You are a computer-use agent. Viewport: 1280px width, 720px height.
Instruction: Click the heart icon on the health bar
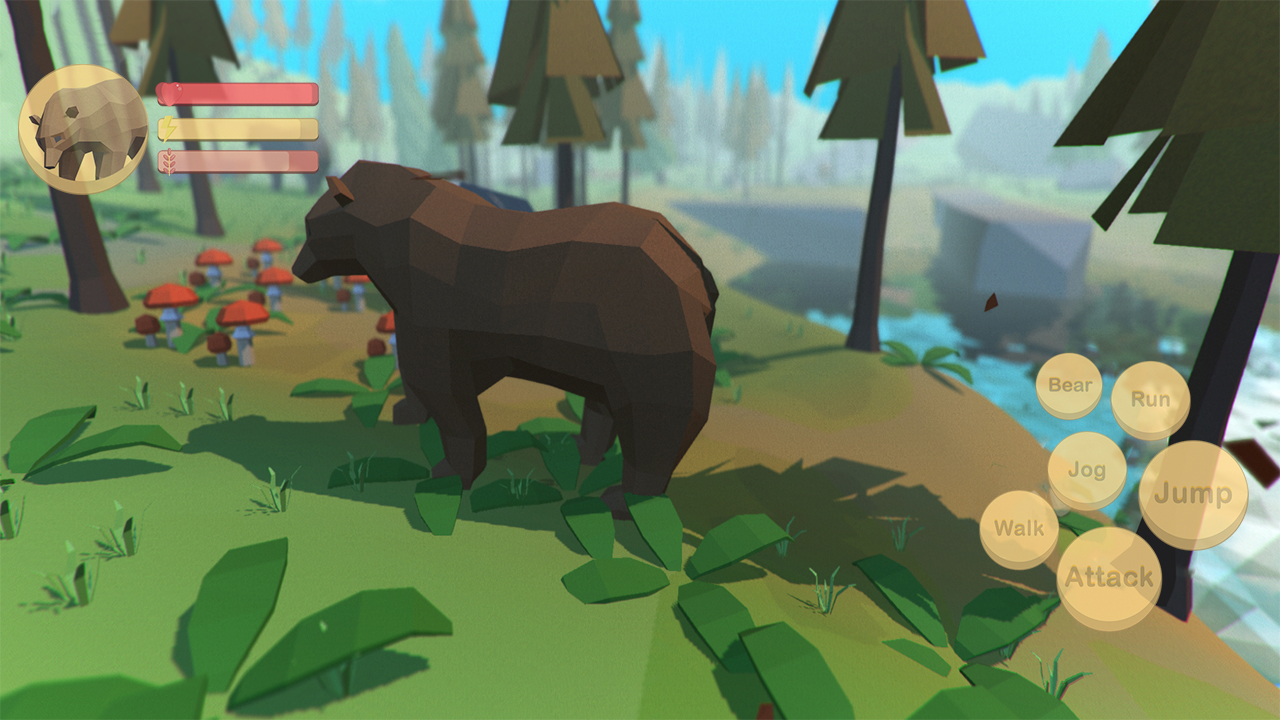(170, 92)
